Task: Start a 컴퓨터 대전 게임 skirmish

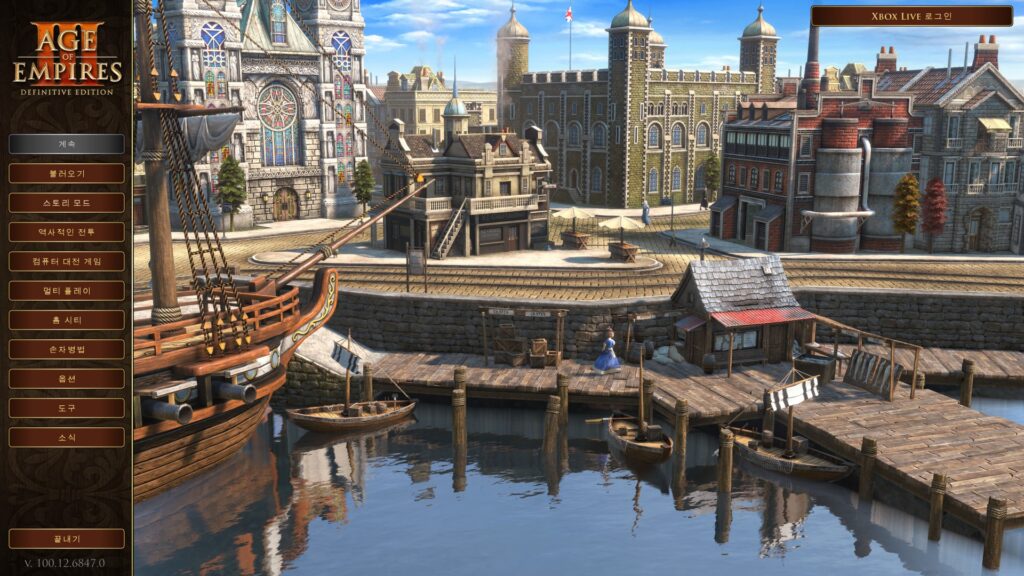Action: [67, 261]
